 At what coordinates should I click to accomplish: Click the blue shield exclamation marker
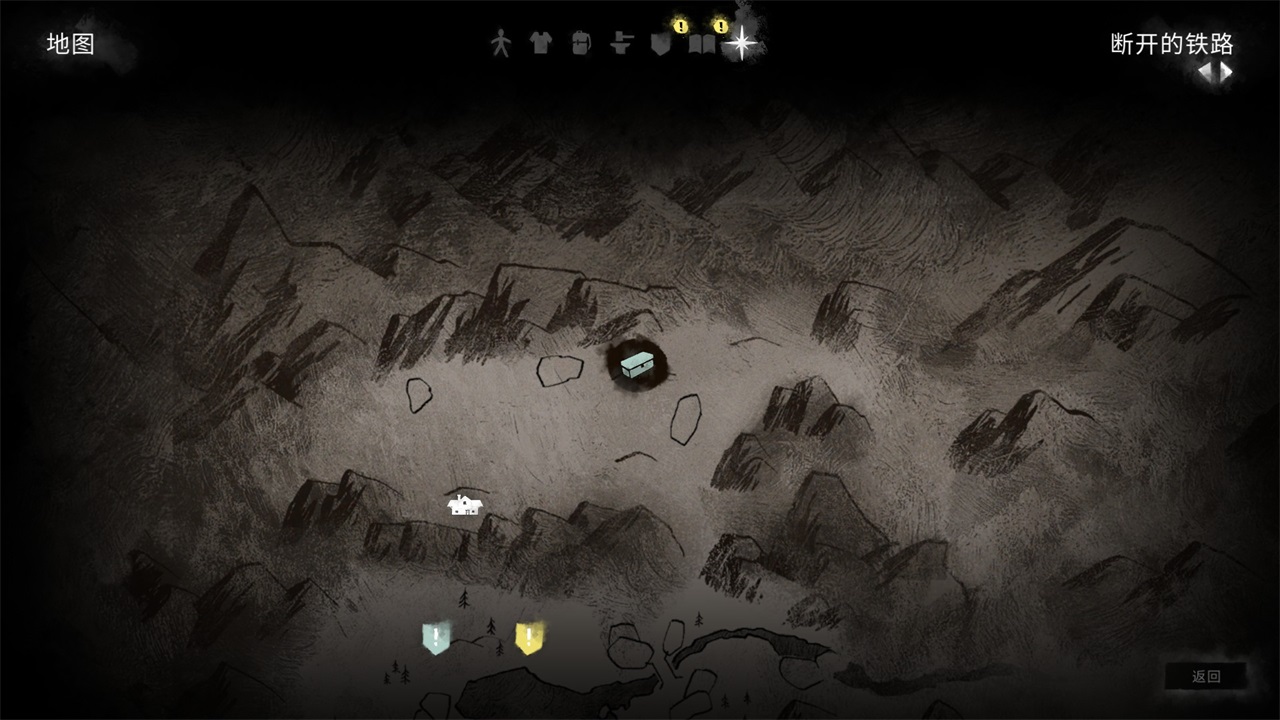click(436, 638)
